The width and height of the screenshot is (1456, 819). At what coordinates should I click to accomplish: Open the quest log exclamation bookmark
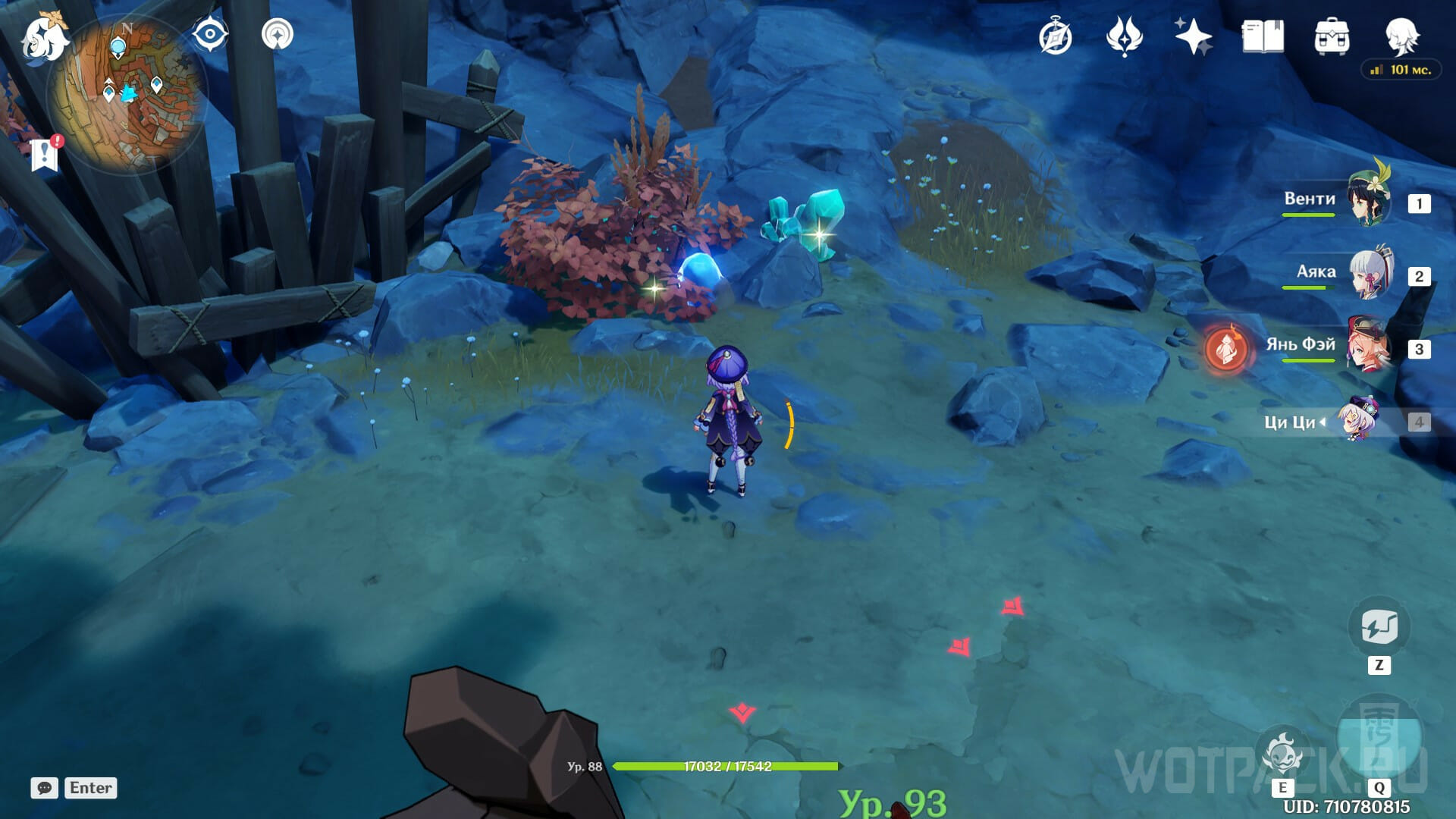45,155
